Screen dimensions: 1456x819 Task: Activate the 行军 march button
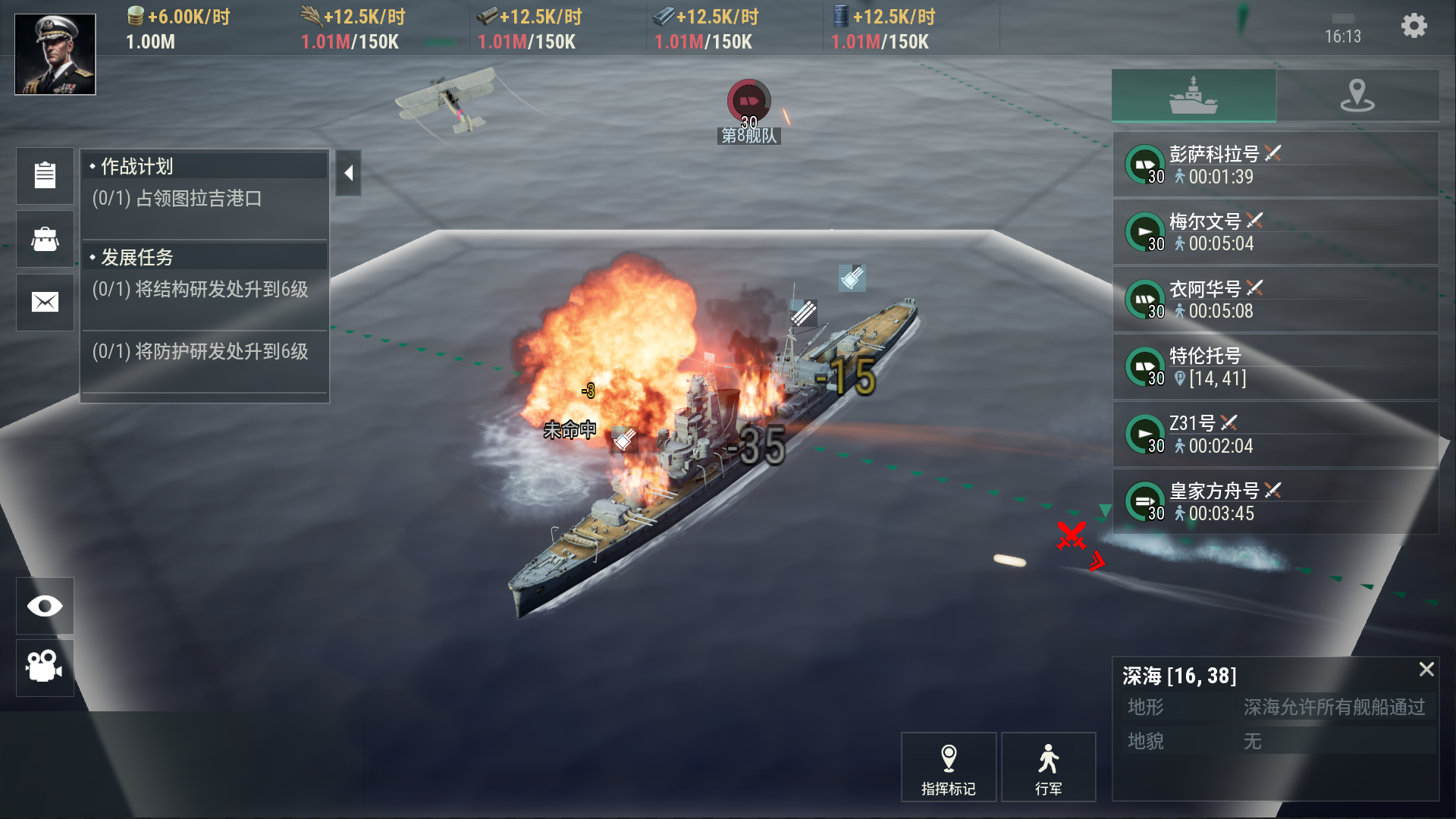pos(1048,767)
